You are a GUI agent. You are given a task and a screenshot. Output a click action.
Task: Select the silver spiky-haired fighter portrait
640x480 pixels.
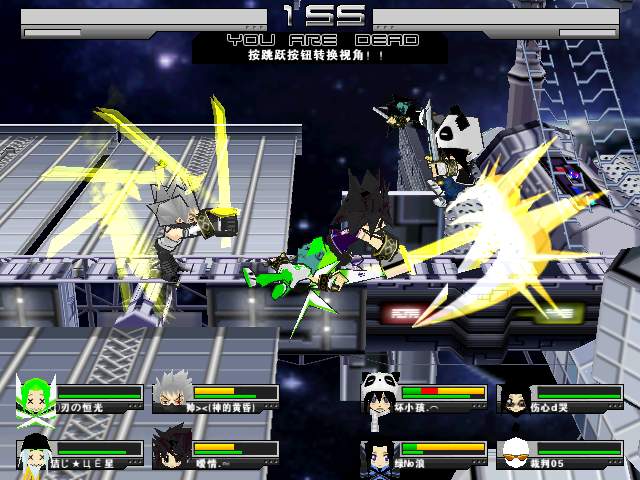[173, 397]
